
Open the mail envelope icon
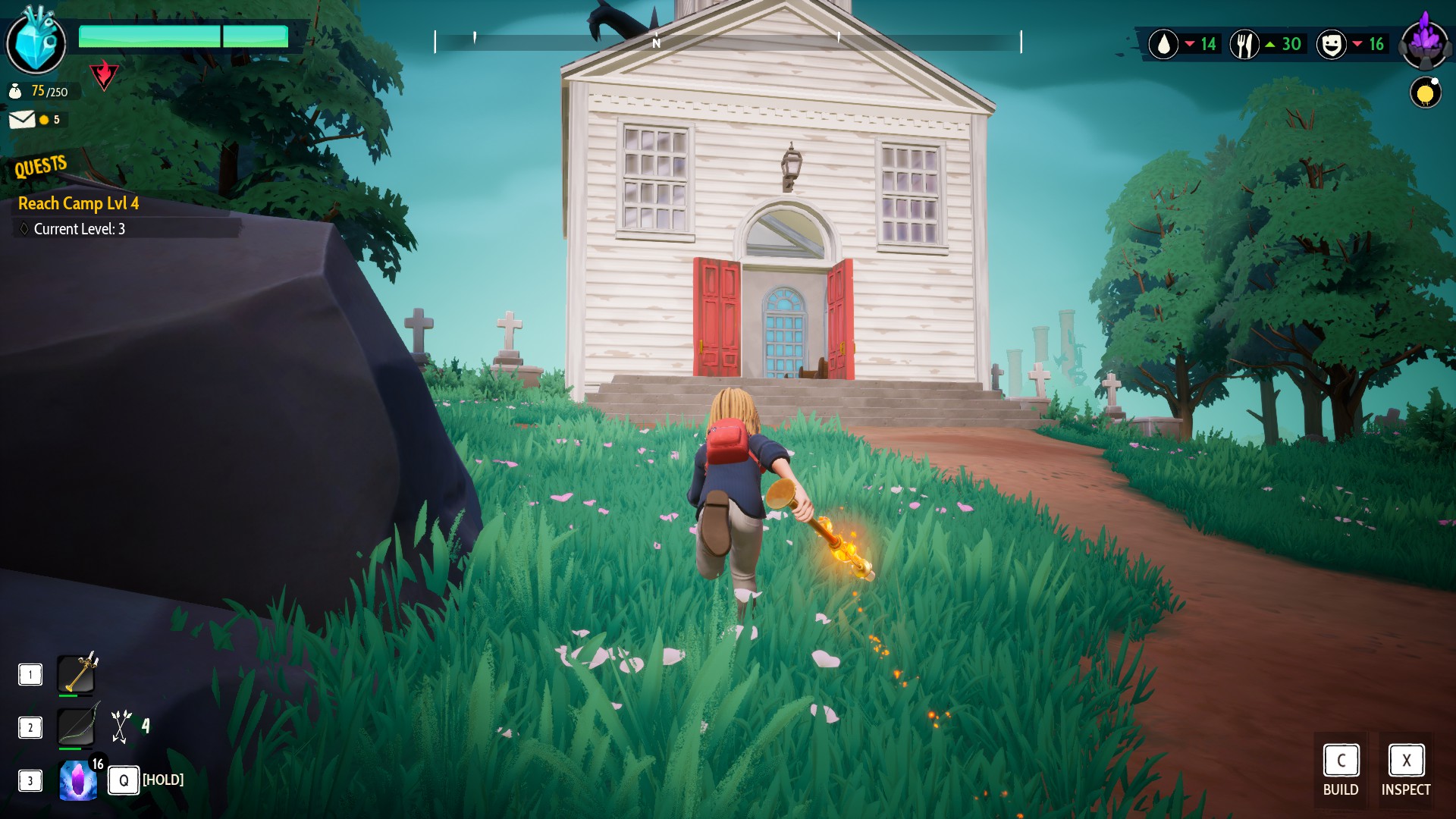point(22,120)
